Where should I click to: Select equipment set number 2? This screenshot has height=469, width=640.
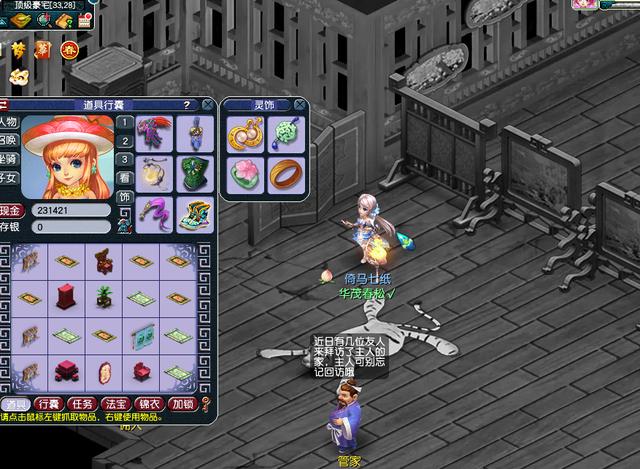(x=124, y=142)
